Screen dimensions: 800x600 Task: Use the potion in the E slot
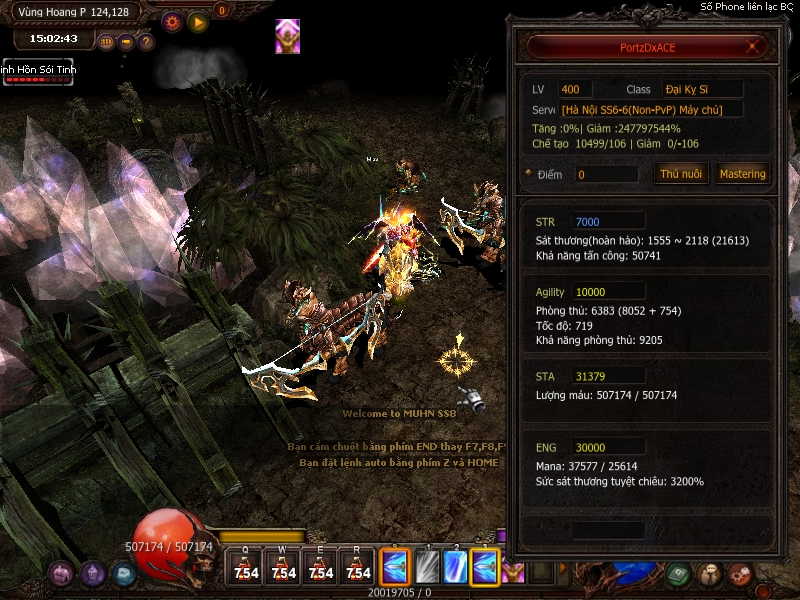321,567
